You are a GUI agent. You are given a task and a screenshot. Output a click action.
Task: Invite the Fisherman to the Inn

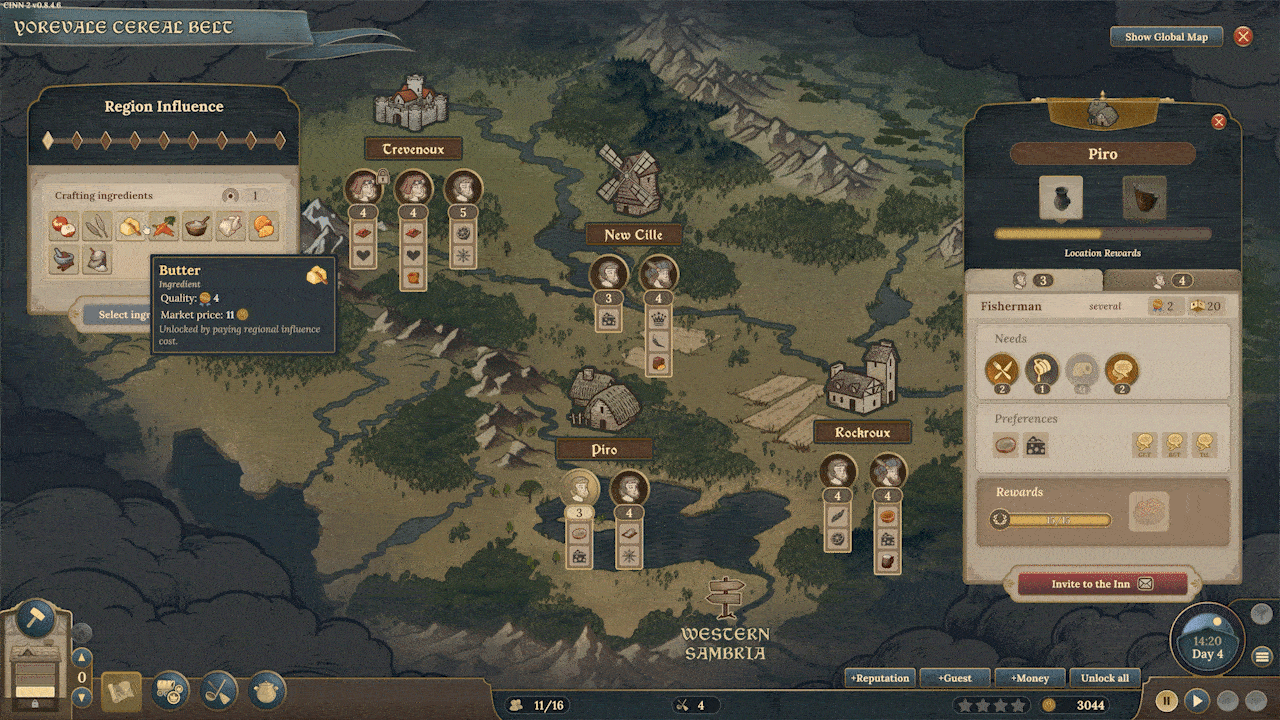click(1102, 584)
